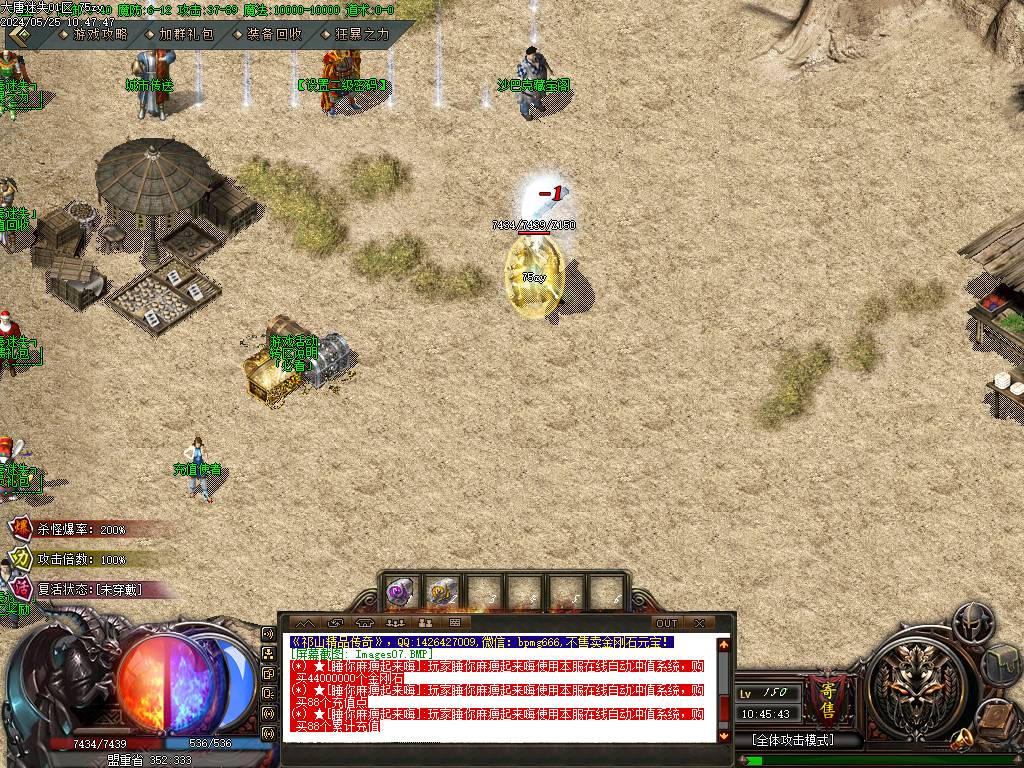The image size is (1024, 768).
Task: Click the 复活状态 revive status icon
Action: click(20, 588)
